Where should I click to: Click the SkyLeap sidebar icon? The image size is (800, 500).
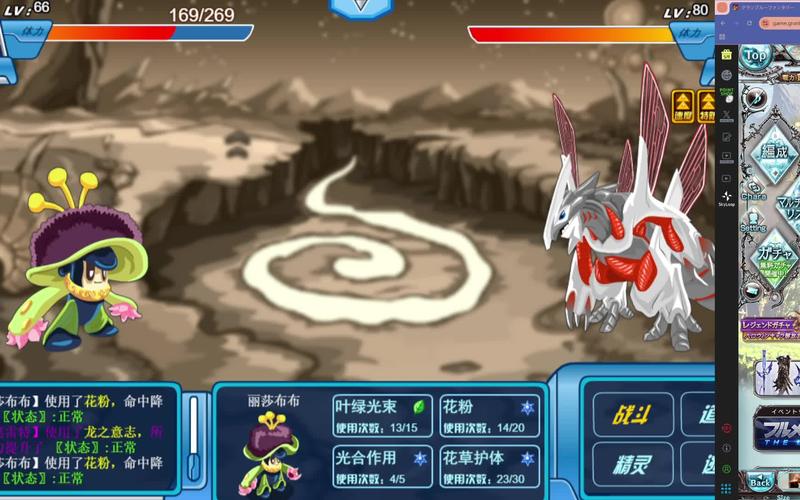[x=726, y=197]
